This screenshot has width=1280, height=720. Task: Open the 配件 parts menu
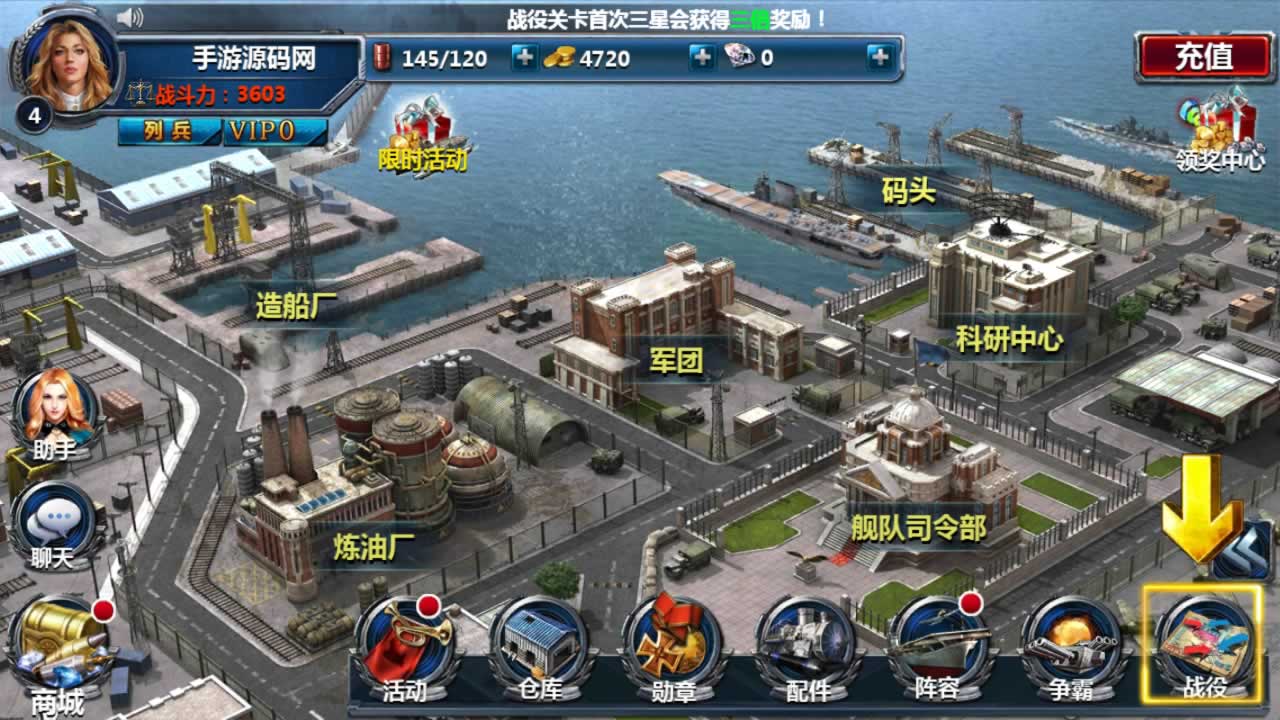[x=806, y=645]
